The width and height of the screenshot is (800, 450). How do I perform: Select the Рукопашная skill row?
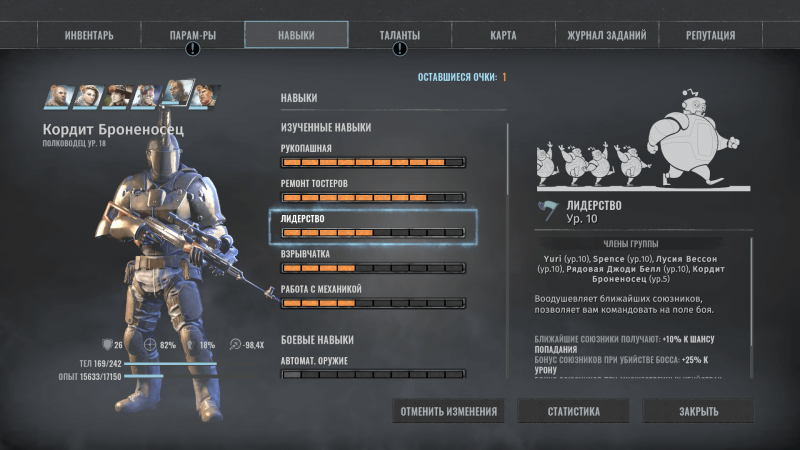click(372, 156)
